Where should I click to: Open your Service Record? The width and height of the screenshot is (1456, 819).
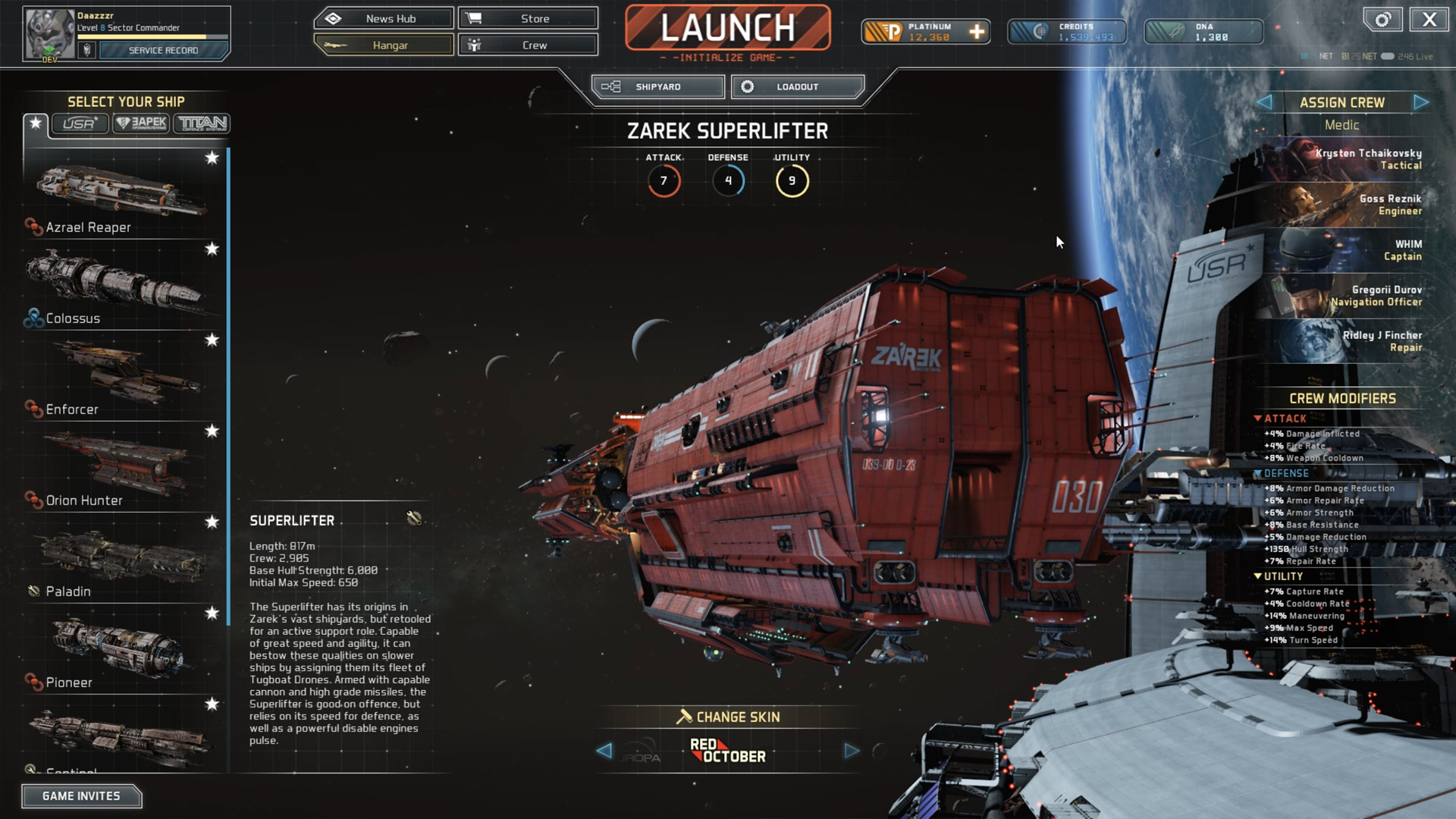pos(162,50)
